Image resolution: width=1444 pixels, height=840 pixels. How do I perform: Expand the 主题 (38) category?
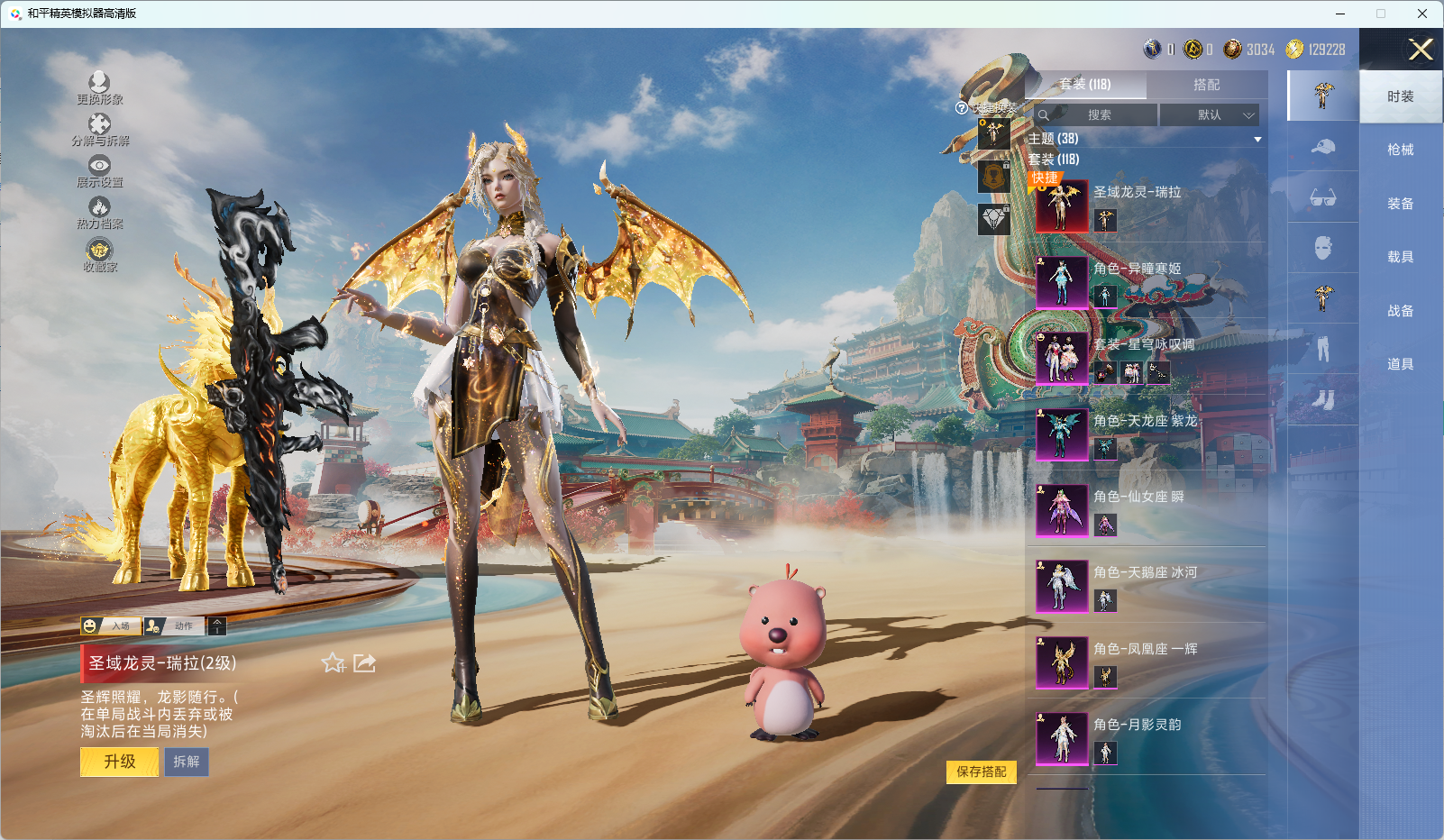(x=1145, y=139)
